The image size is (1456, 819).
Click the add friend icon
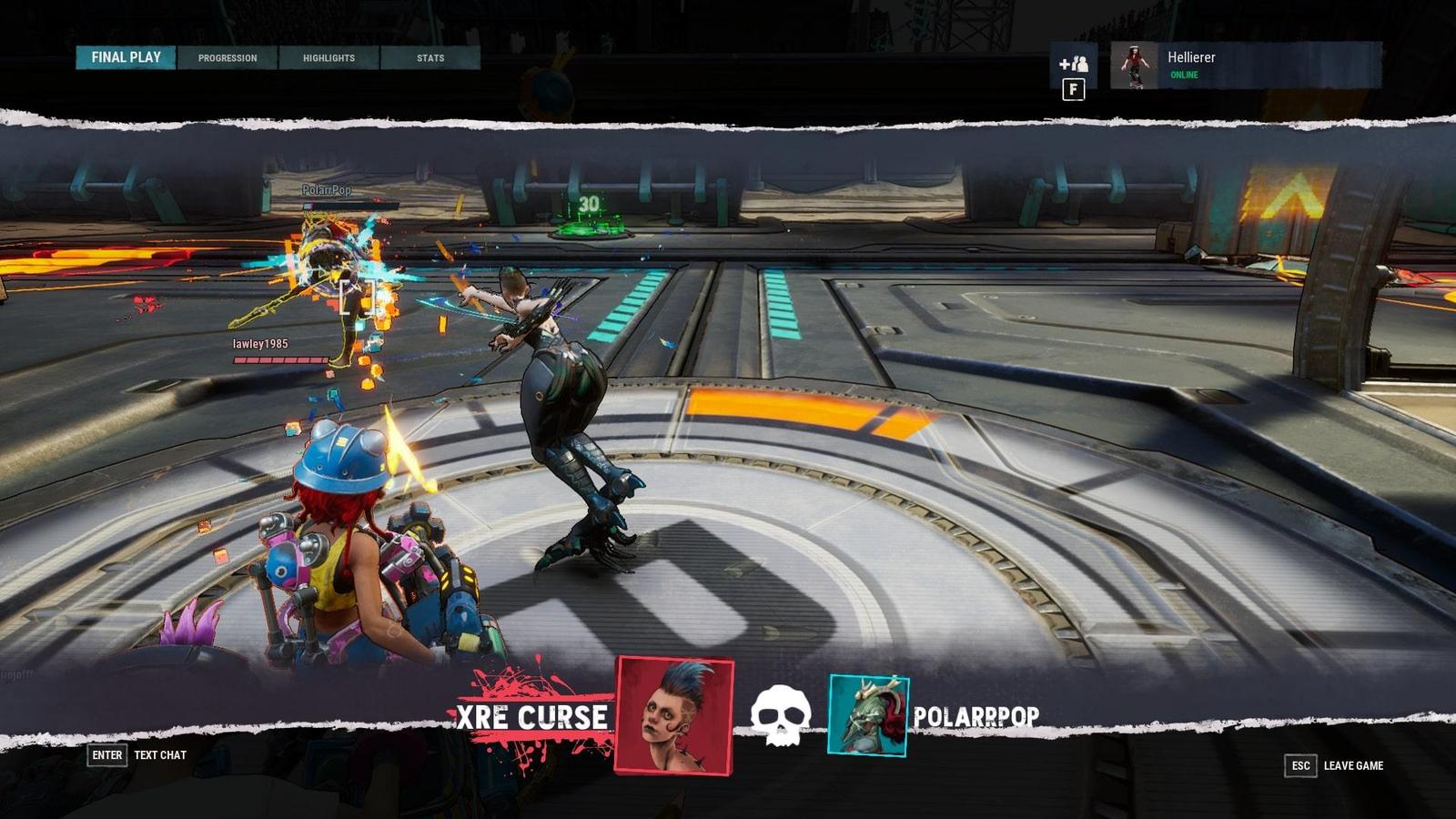pos(1074,64)
